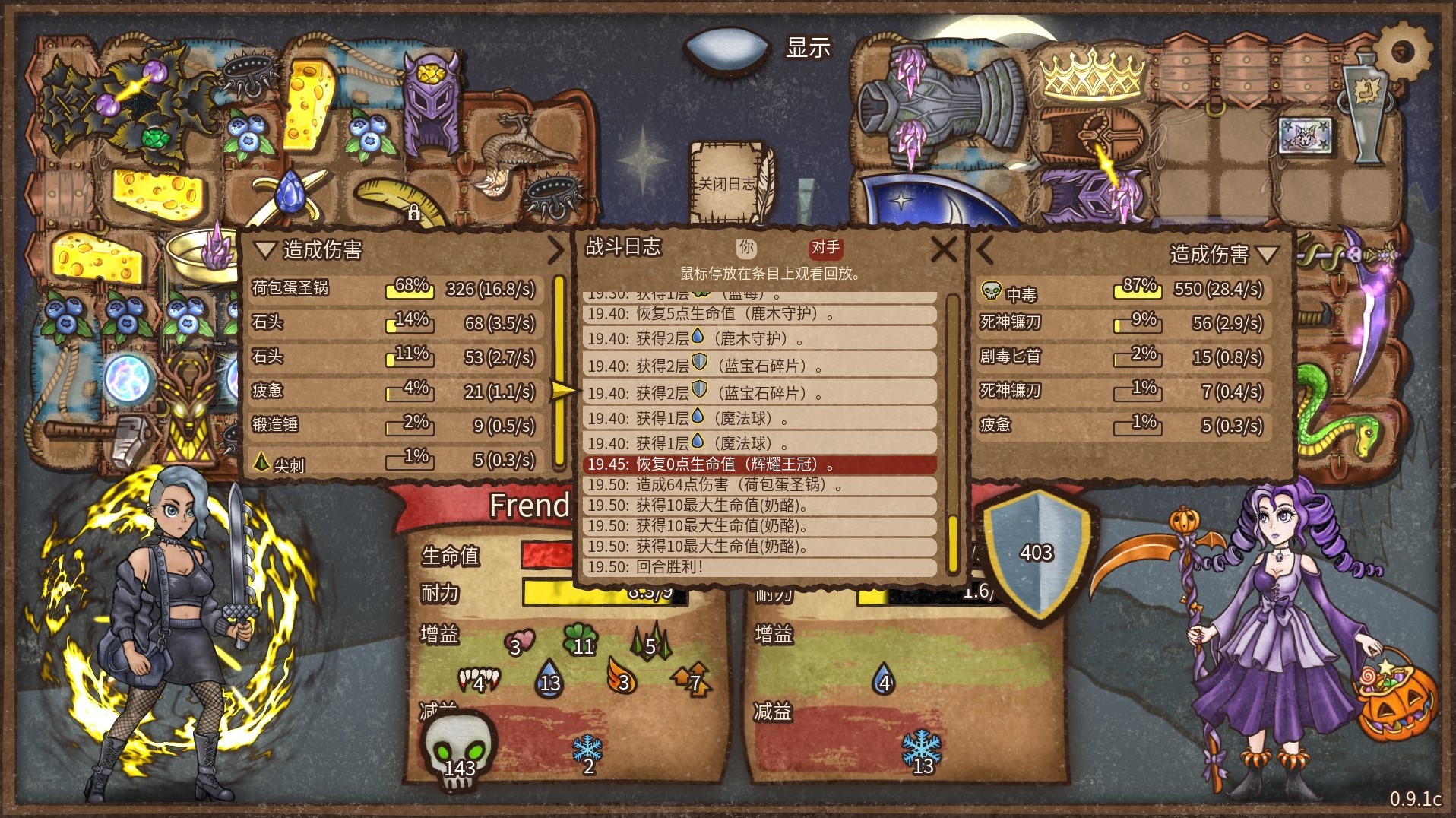1456x818 pixels.
Task: Select the 中毒 damage row
Action: pos(1122,290)
